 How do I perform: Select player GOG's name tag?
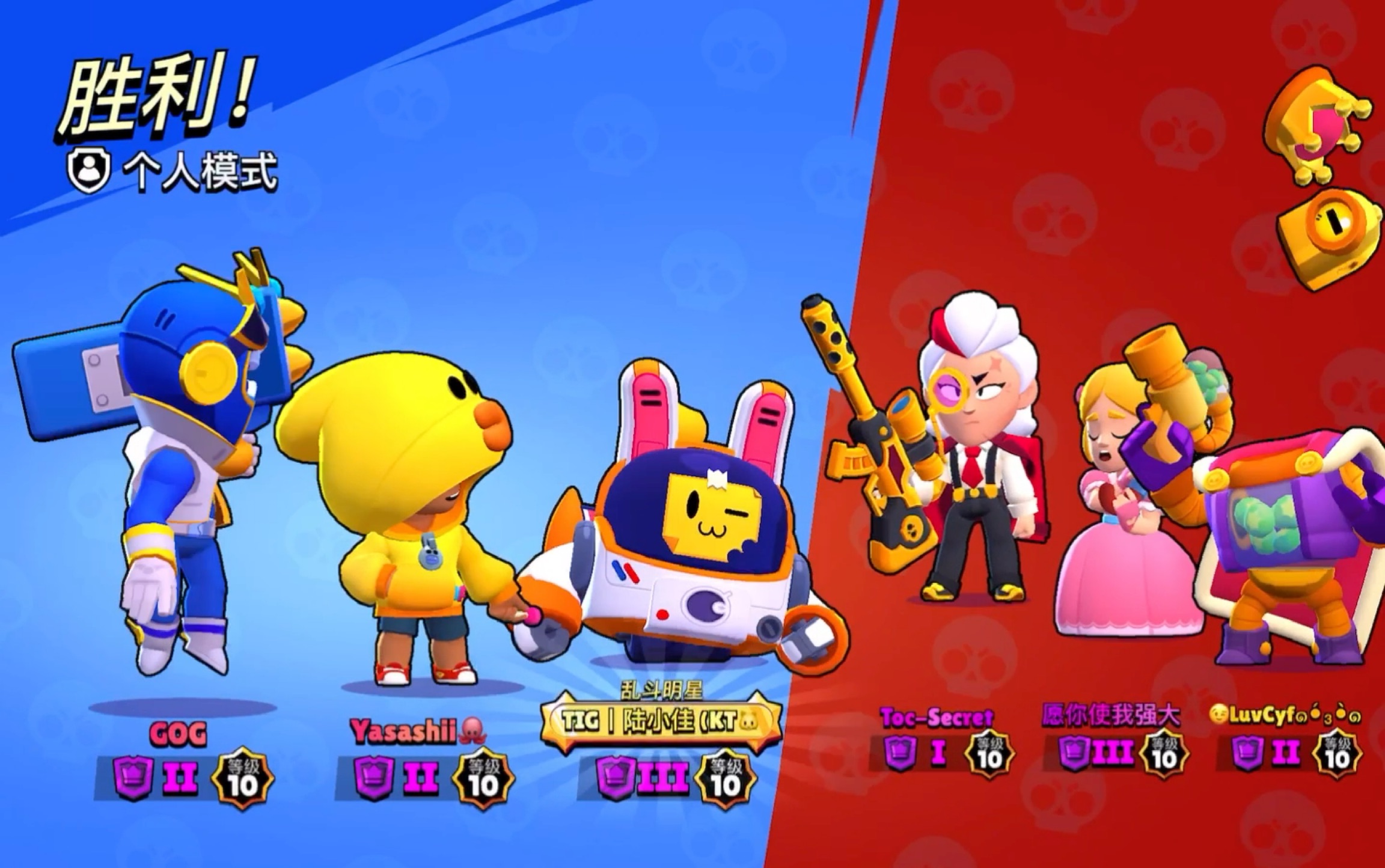(178, 733)
